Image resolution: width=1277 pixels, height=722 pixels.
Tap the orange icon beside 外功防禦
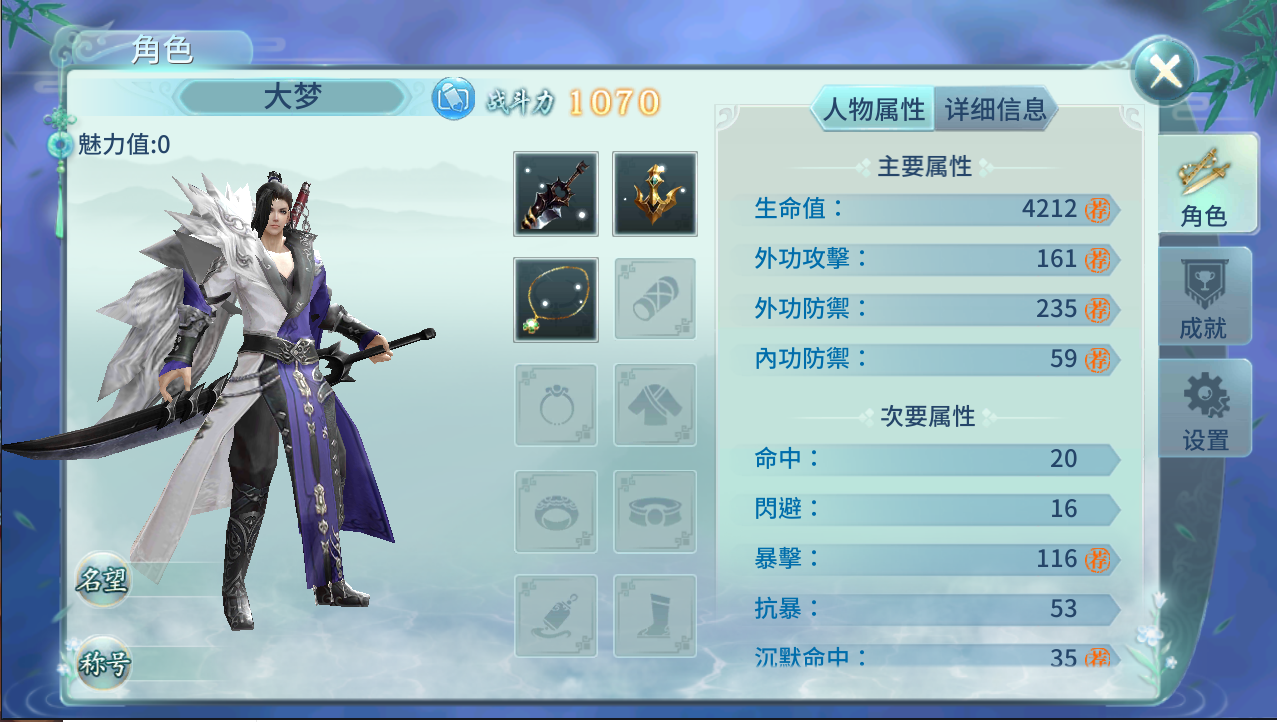coord(1098,309)
